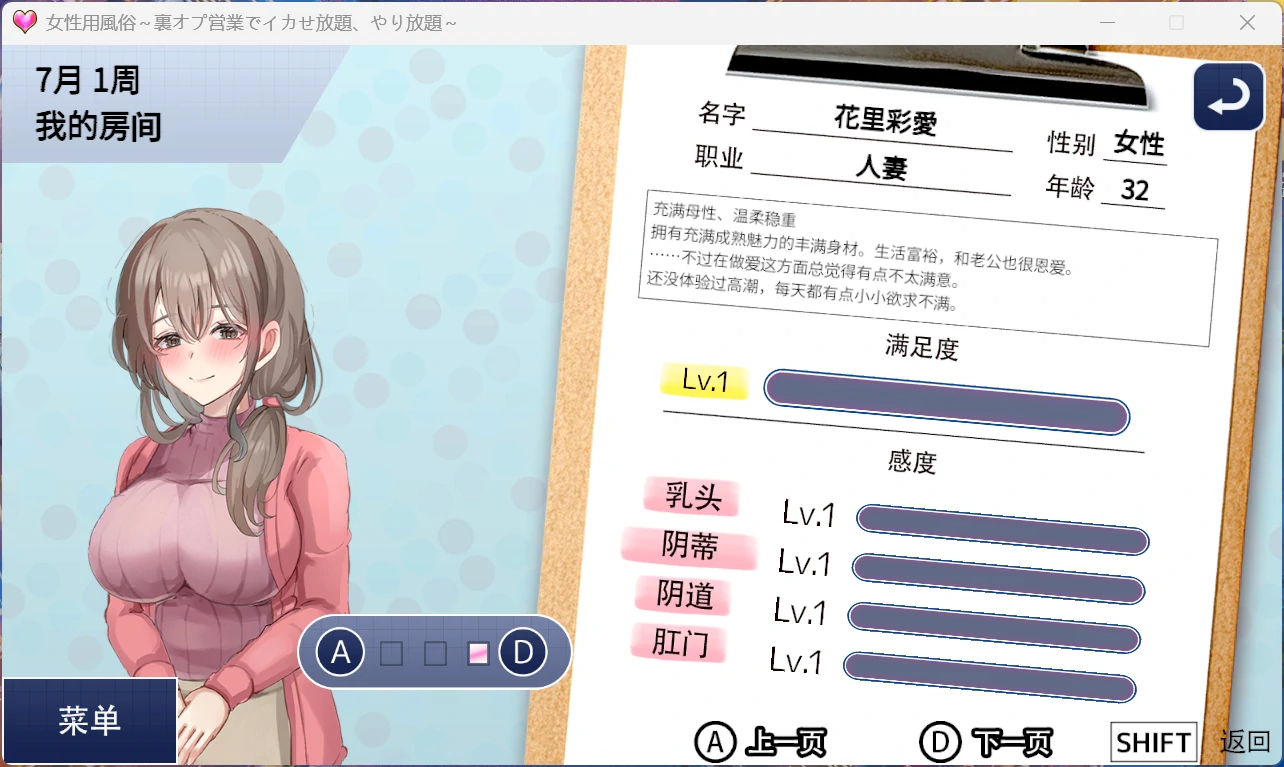Click the A circle on page selector

341,653
